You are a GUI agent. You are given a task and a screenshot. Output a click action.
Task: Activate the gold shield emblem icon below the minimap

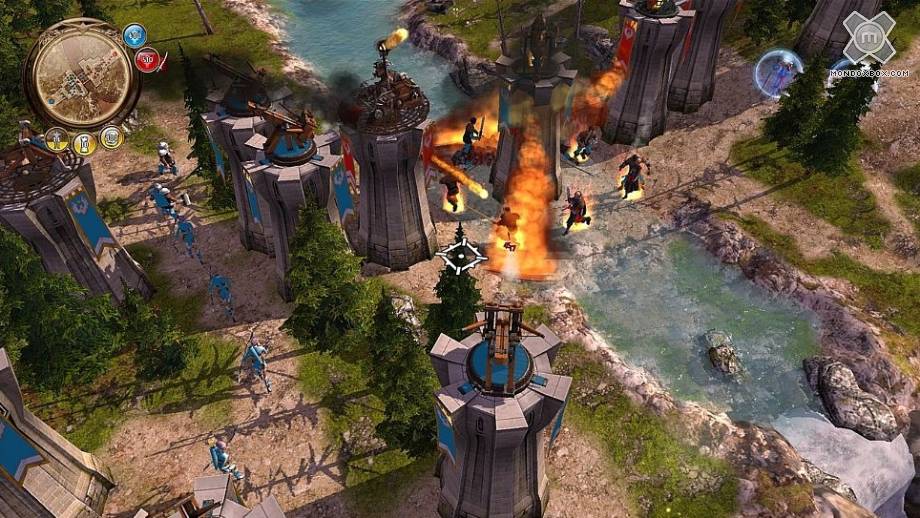(112, 137)
